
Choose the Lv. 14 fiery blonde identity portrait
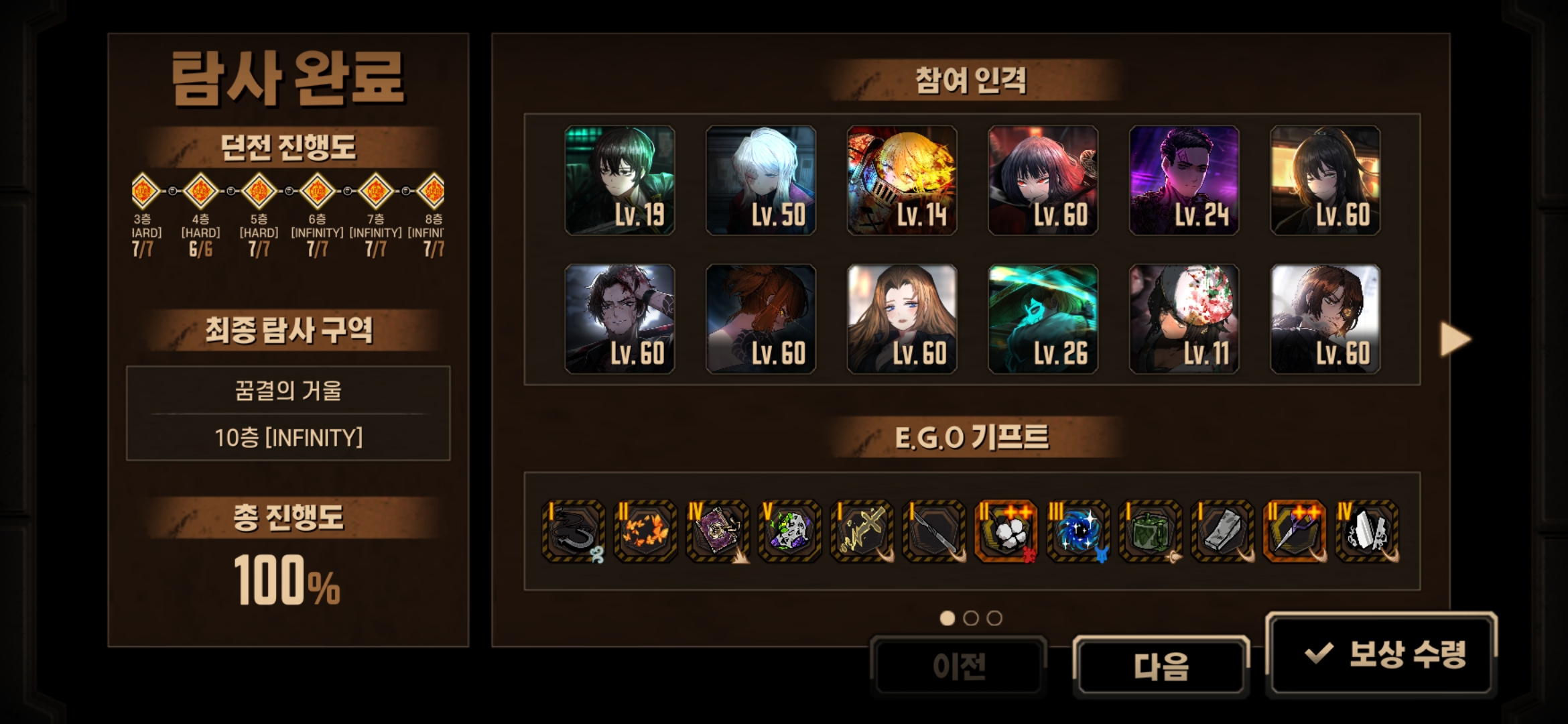(x=902, y=180)
